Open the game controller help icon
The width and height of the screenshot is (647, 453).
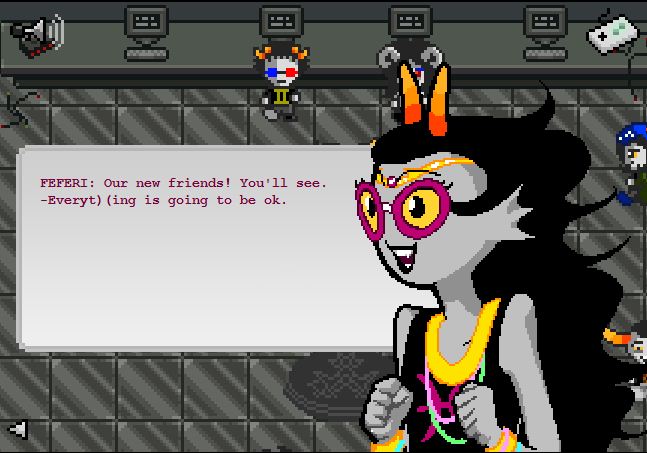[614, 33]
